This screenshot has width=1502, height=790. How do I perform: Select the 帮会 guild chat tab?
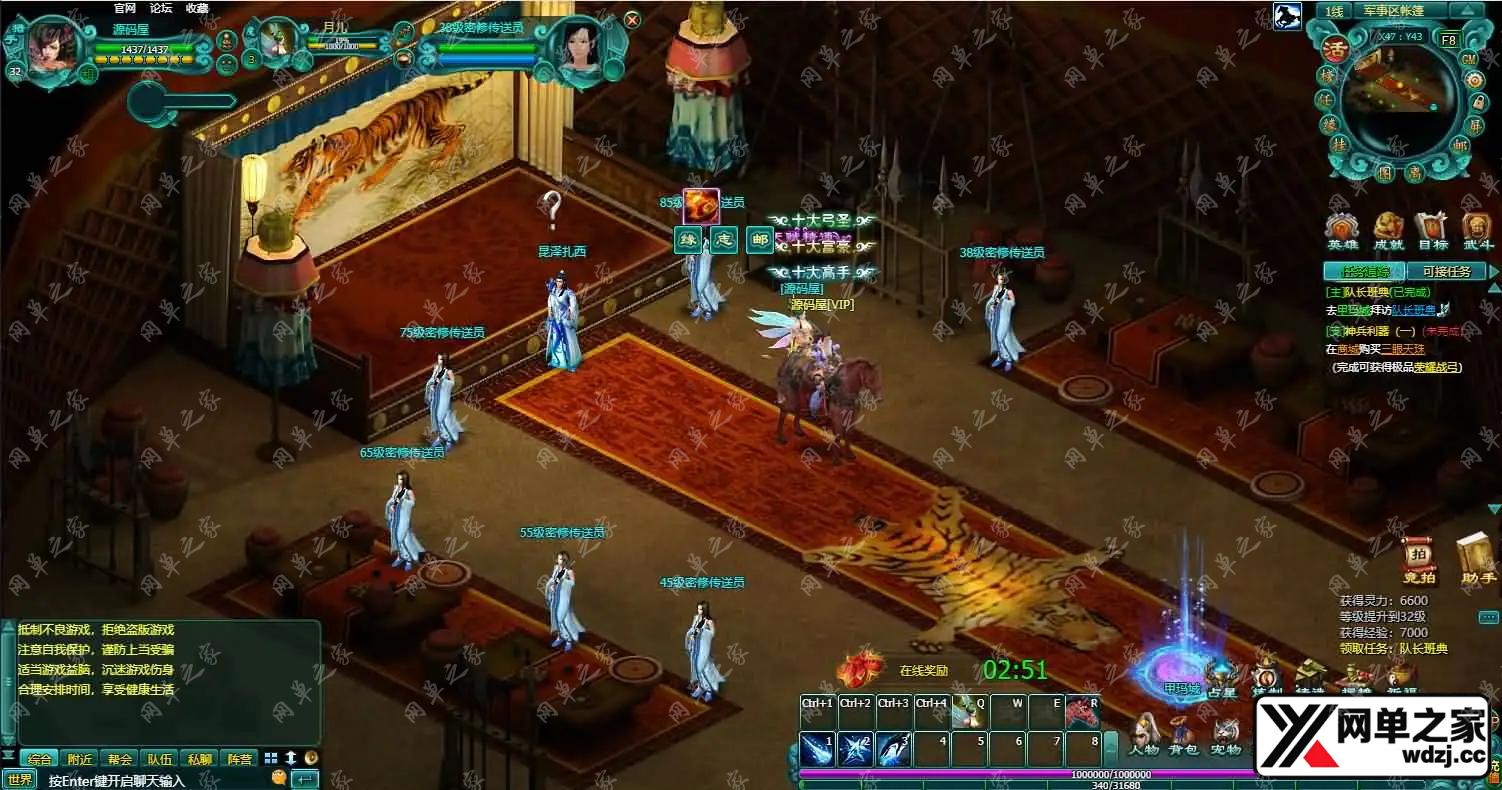click(121, 759)
